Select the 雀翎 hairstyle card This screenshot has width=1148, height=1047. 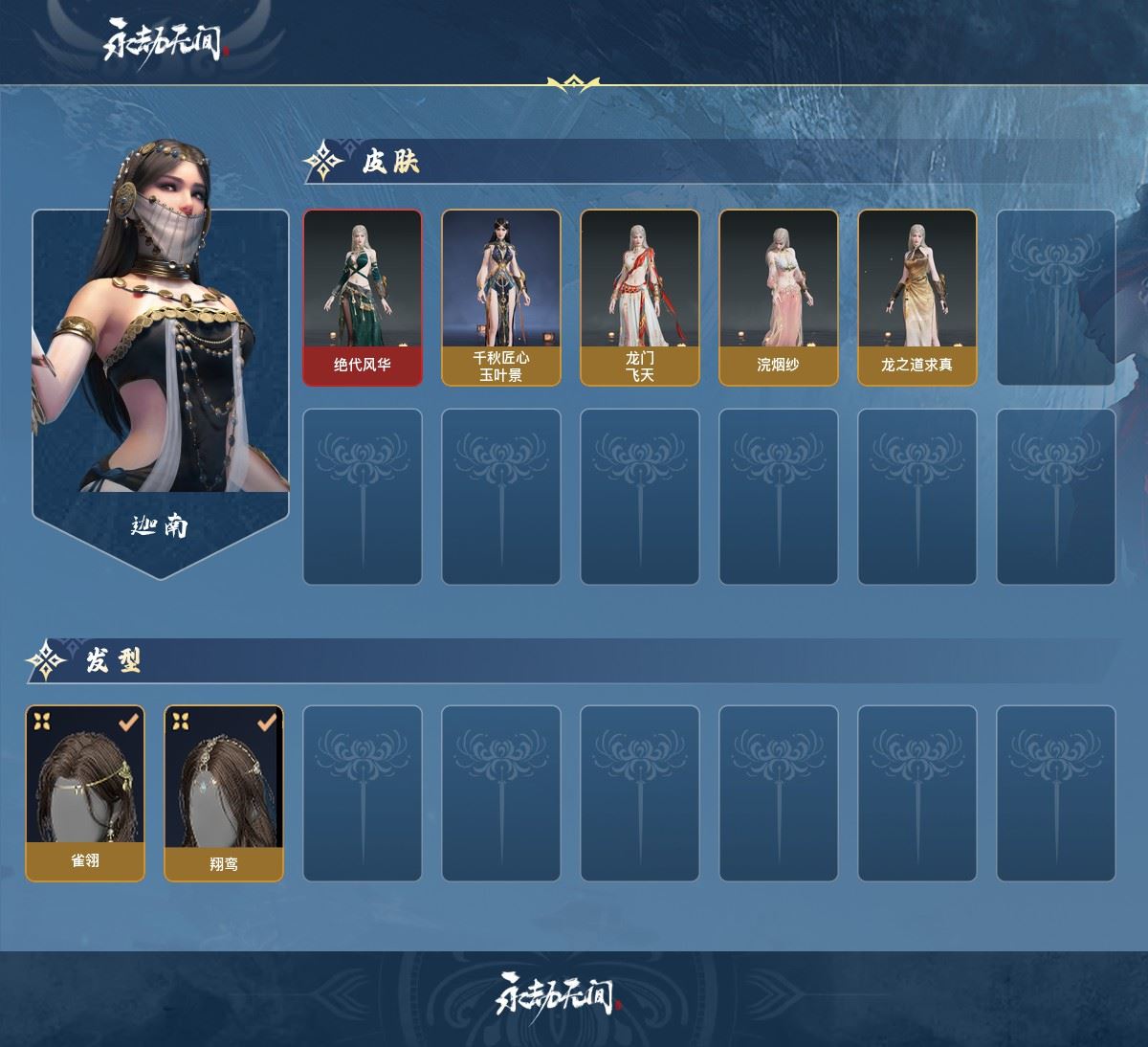click(x=85, y=793)
